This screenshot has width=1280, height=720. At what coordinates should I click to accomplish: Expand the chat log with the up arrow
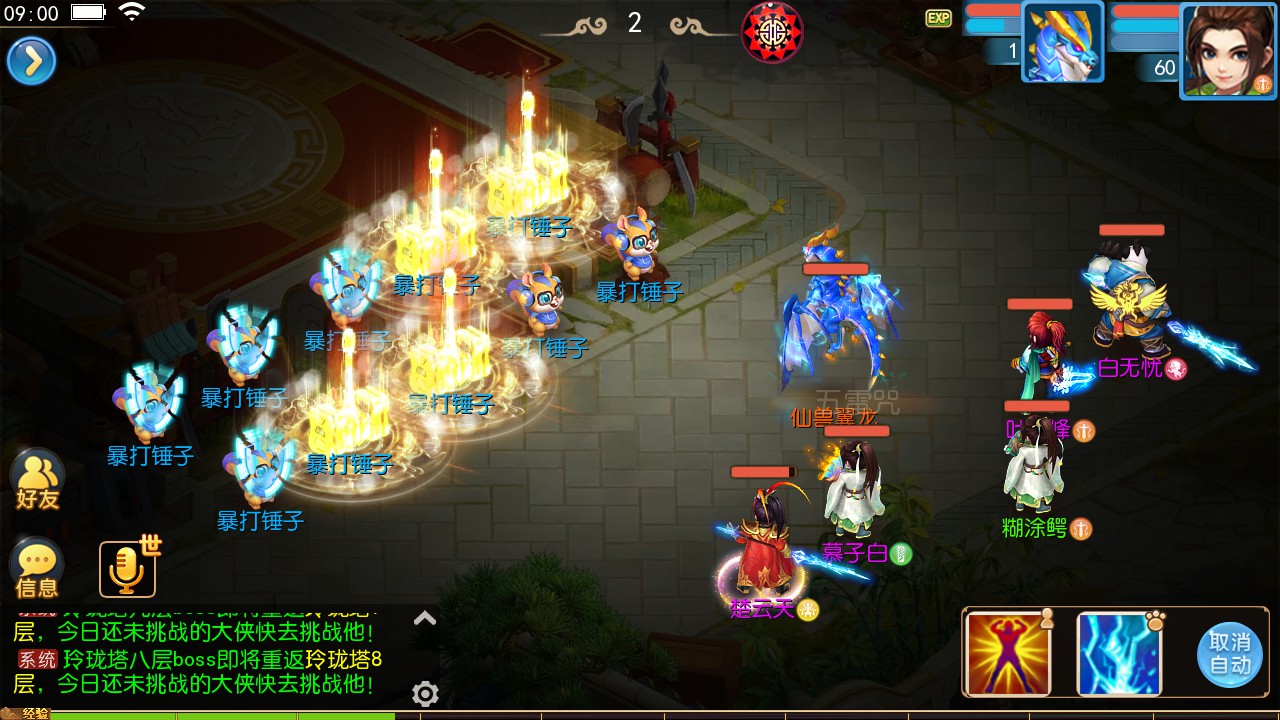pos(425,619)
